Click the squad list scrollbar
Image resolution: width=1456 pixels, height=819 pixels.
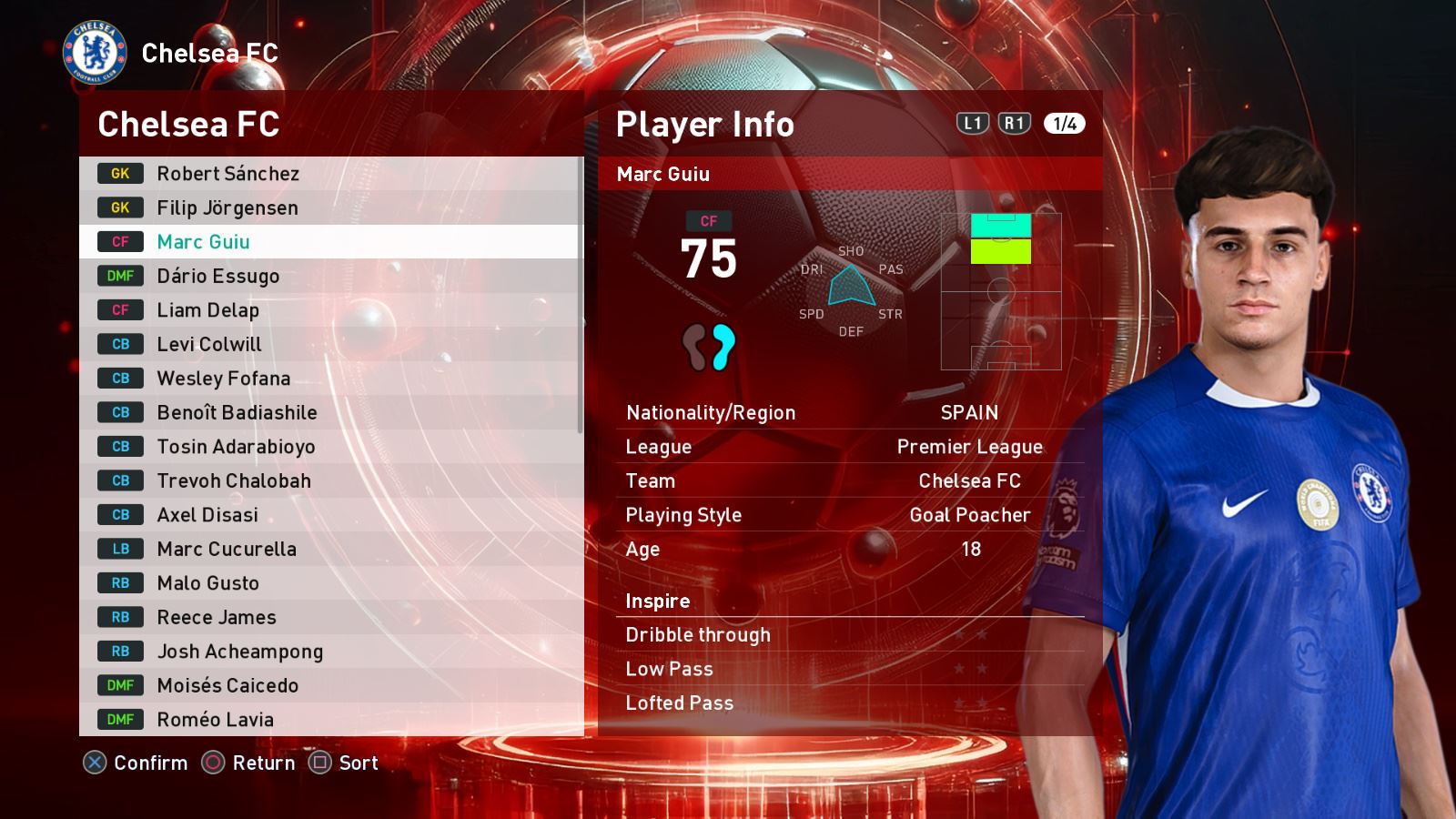pos(581,296)
